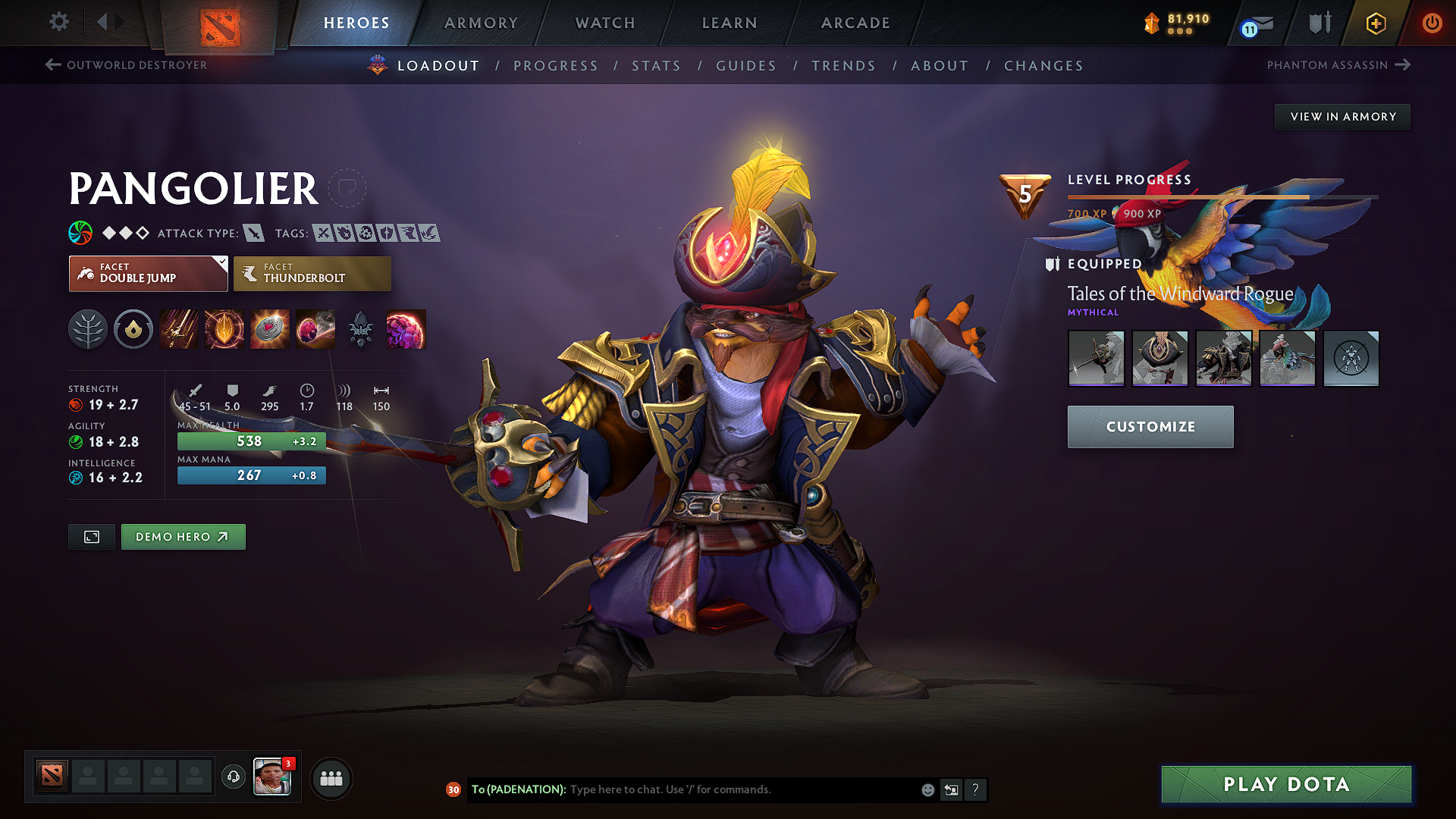1456x819 pixels.
Task: Click the CUSTOMIZE button
Action: (x=1150, y=426)
